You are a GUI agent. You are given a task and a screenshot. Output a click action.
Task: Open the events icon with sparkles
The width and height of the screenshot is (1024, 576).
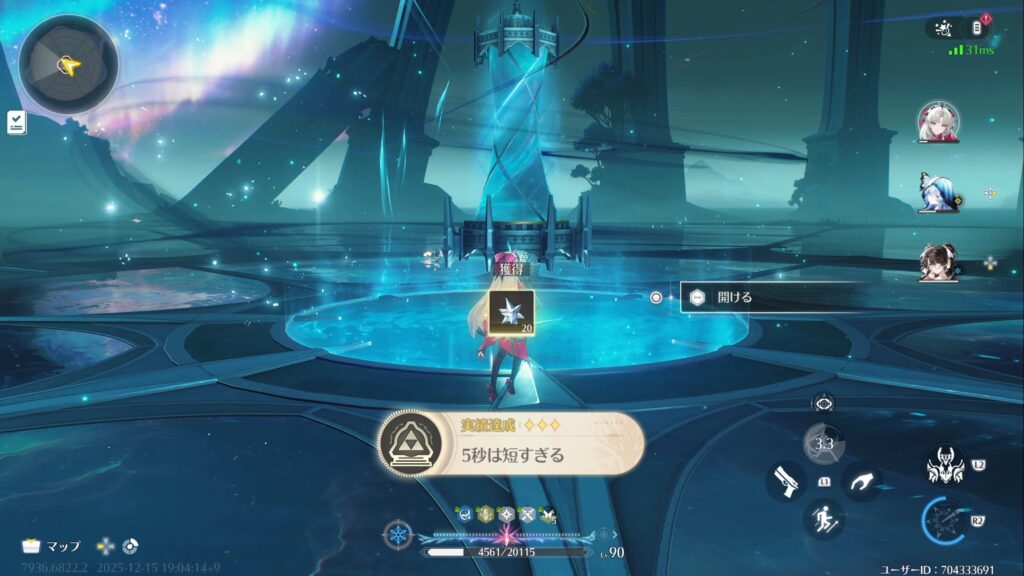pyautogui.click(x=943, y=28)
